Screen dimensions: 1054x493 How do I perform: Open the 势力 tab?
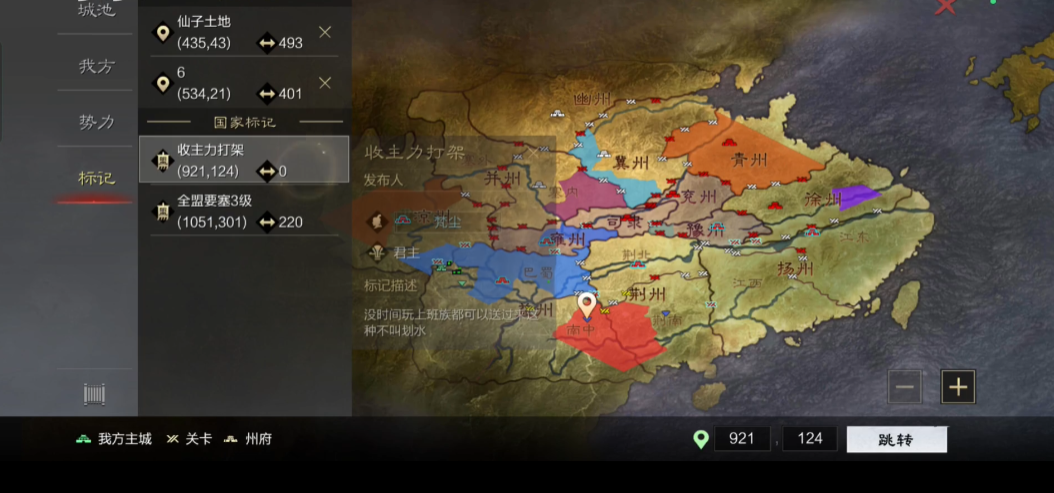97,122
